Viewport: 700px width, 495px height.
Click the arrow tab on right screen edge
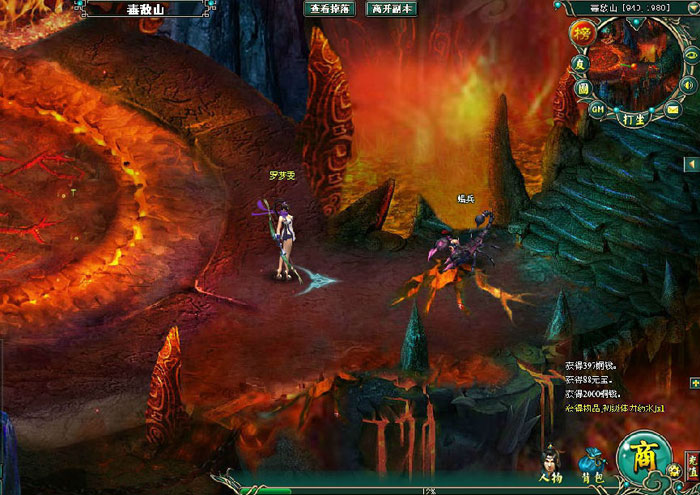[691, 163]
